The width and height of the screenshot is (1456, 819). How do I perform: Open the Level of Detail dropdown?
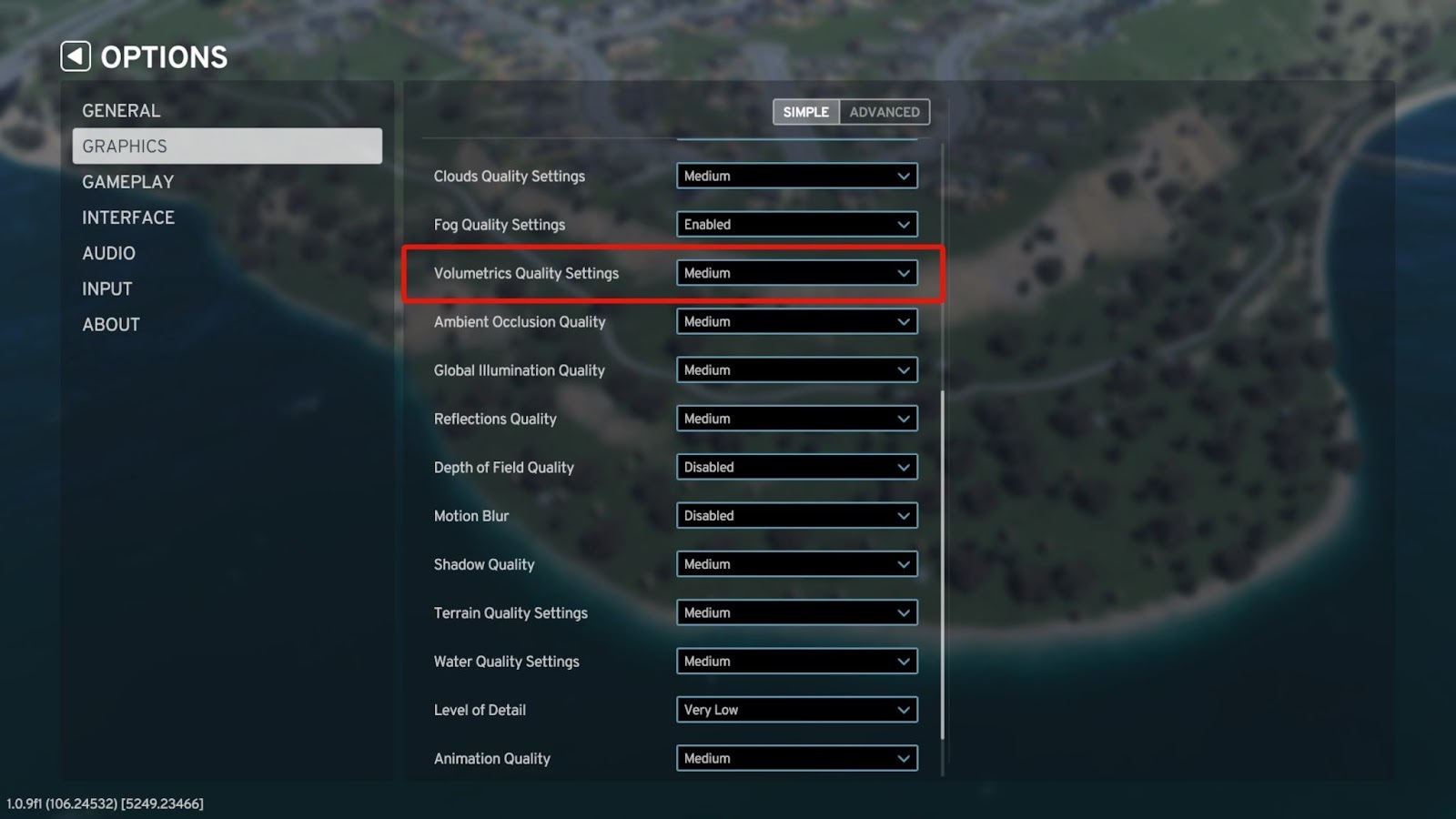pos(796,710)
